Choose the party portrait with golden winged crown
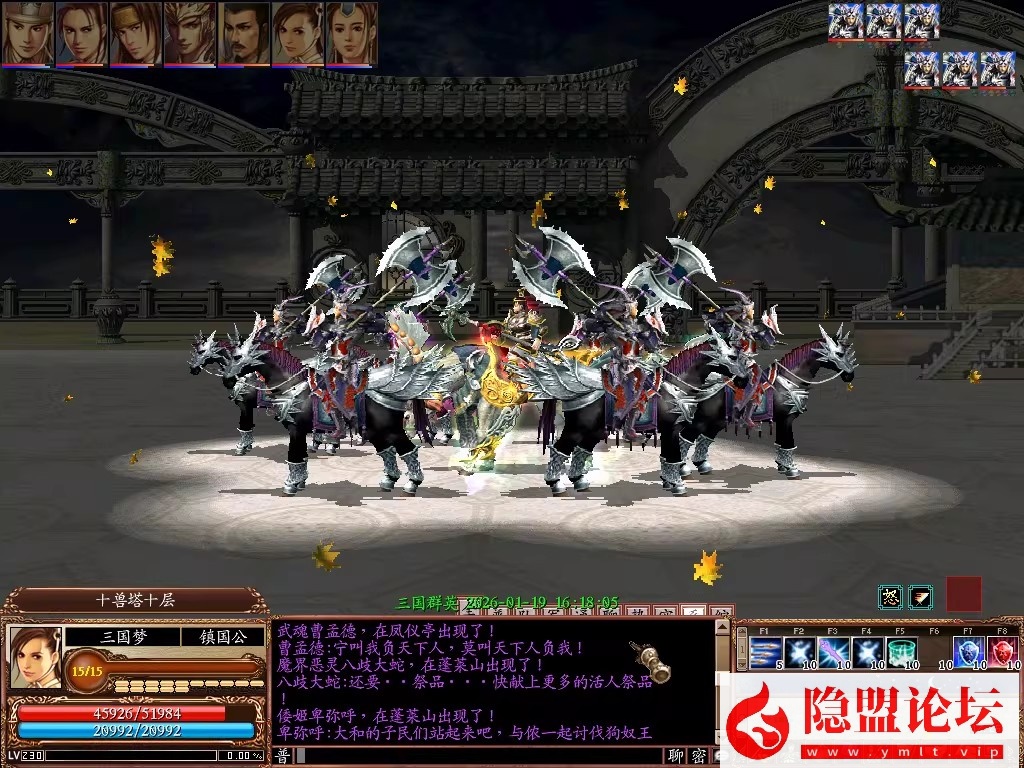Viewport: 1024px width, 768px height. pyautogui.click(x=190, y=33)
